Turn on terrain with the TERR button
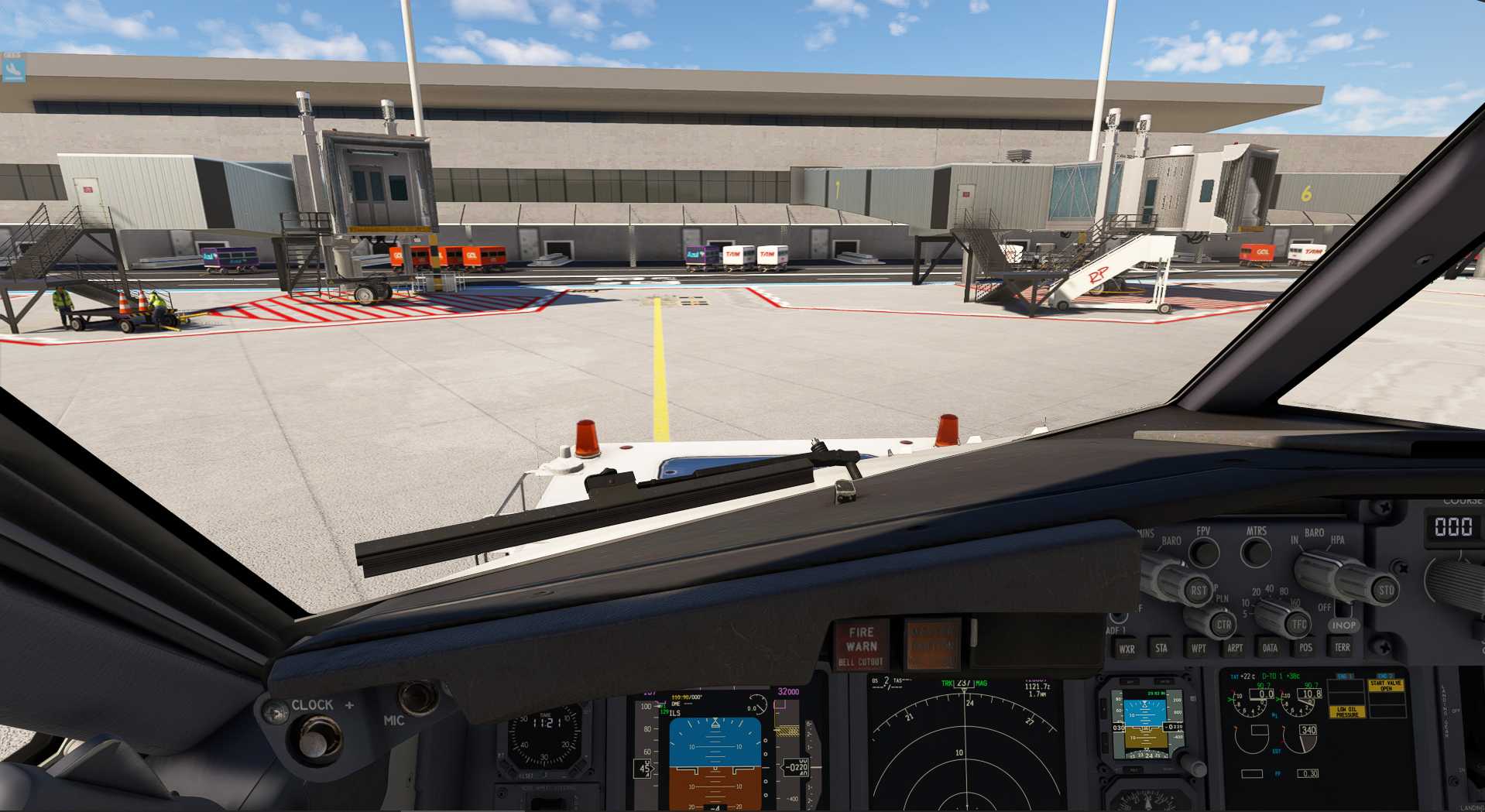 click(x=1342, y=648)
